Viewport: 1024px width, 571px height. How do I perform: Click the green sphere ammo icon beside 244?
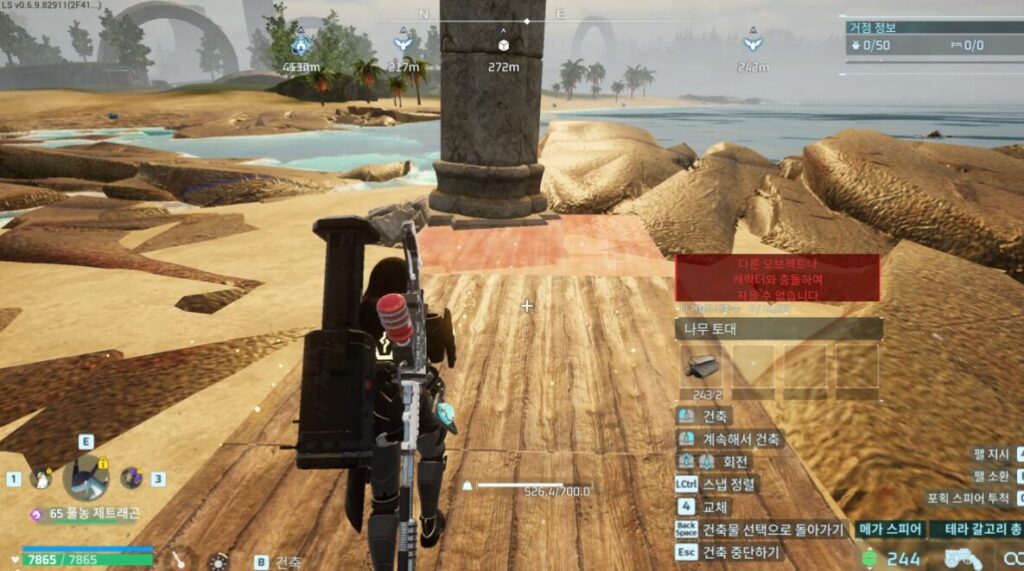(869, 558)
